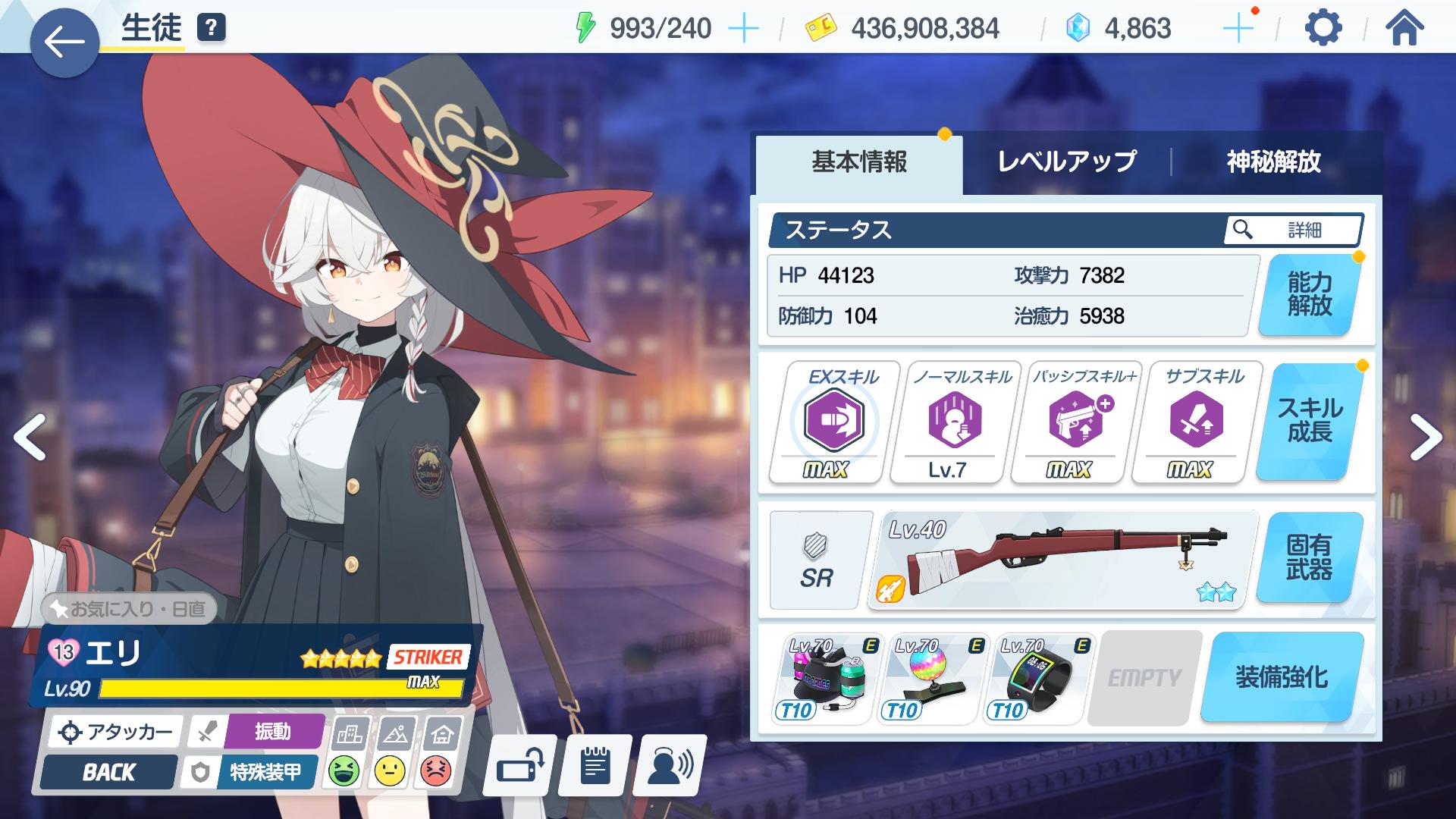Open the 神秘解放 tab
Viewport: 1456px width, 819px height.
[x=1273, y=162]
